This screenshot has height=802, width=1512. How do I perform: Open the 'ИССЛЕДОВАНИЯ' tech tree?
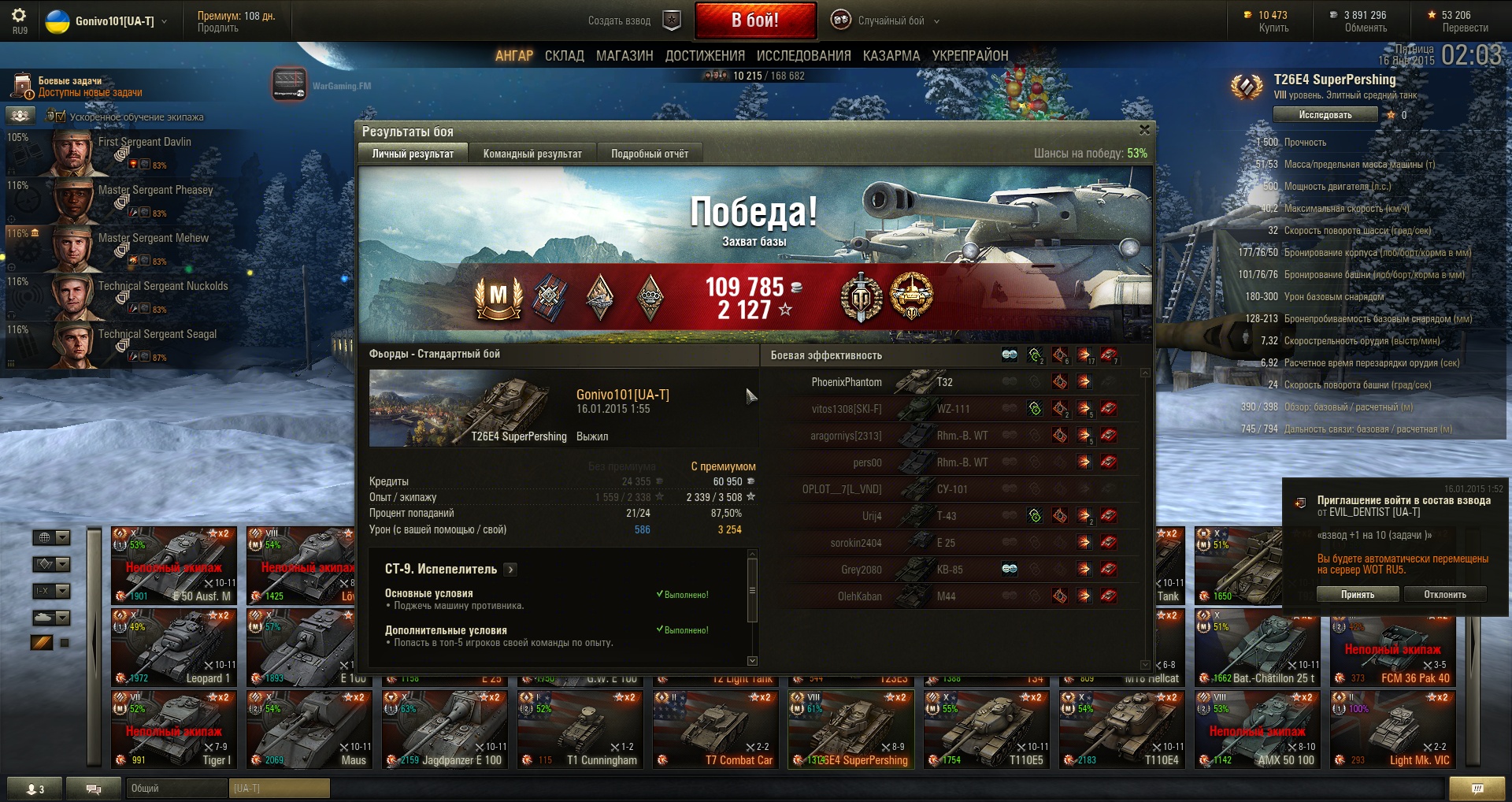803,56
